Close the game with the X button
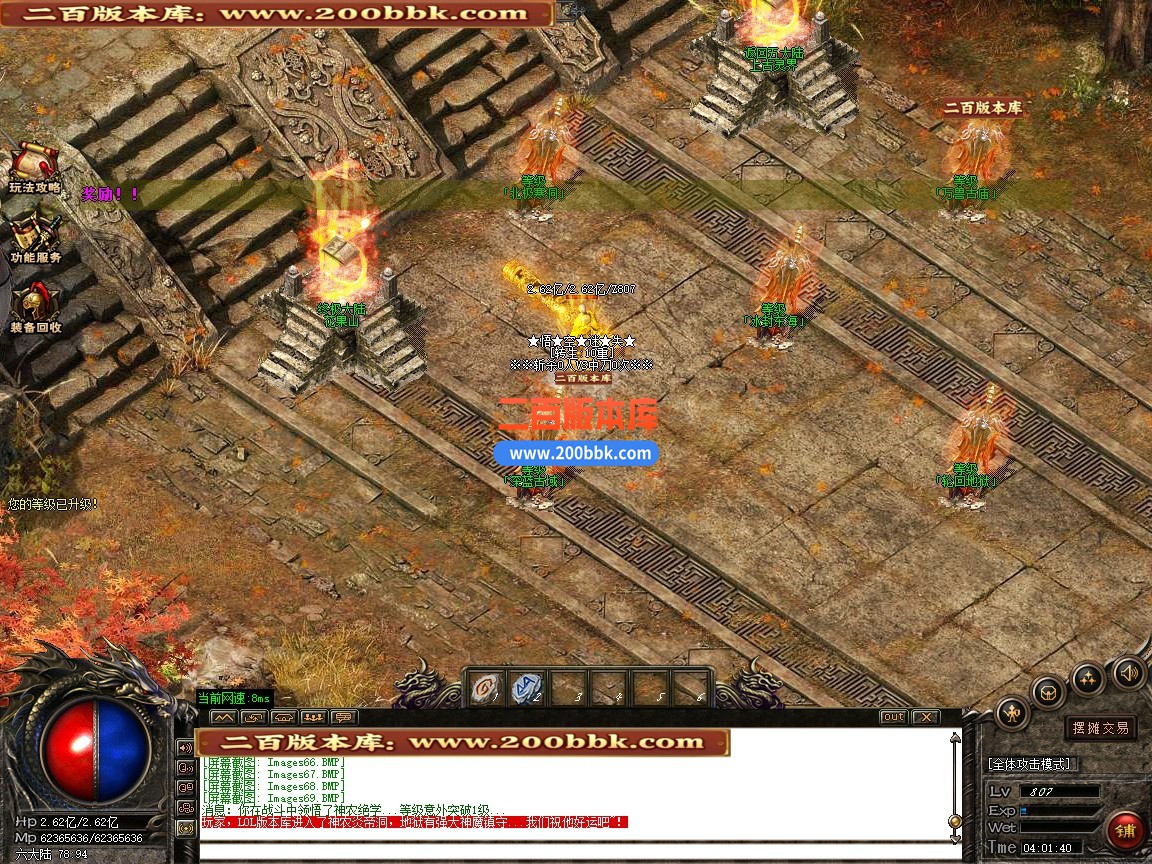The height and width of the screenshot is (864, 1152). point(926,717)
